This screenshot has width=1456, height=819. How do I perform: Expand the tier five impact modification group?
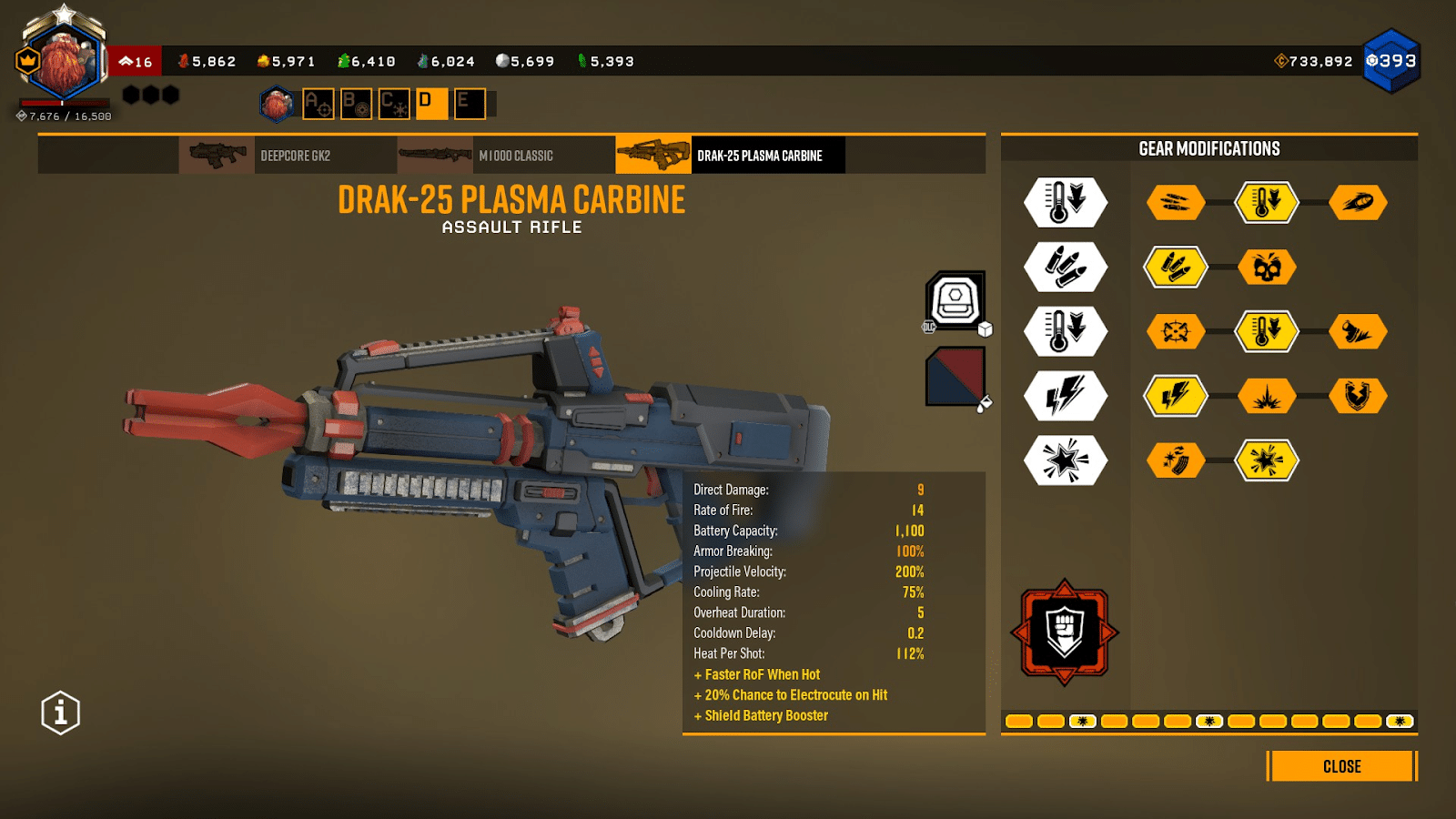pyautogui.click(x=1065, y=460)
